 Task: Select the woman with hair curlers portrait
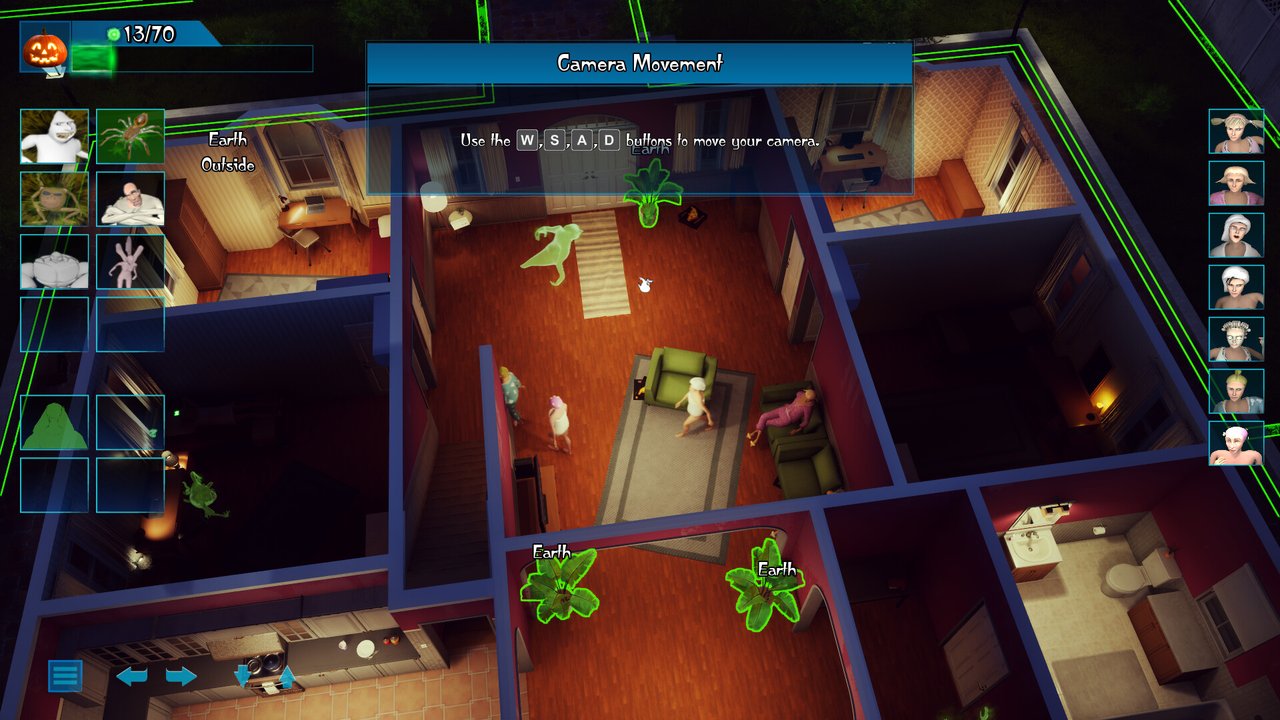1236,339
